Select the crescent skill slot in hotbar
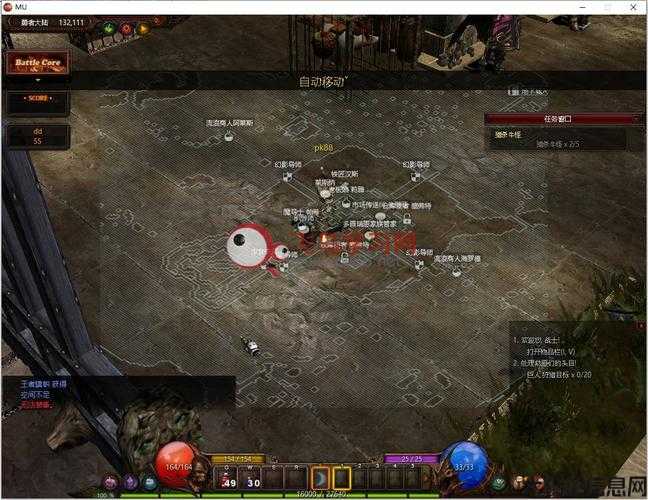Image resolution: width=648 pixels, height=500 pixels. (321, 477)
